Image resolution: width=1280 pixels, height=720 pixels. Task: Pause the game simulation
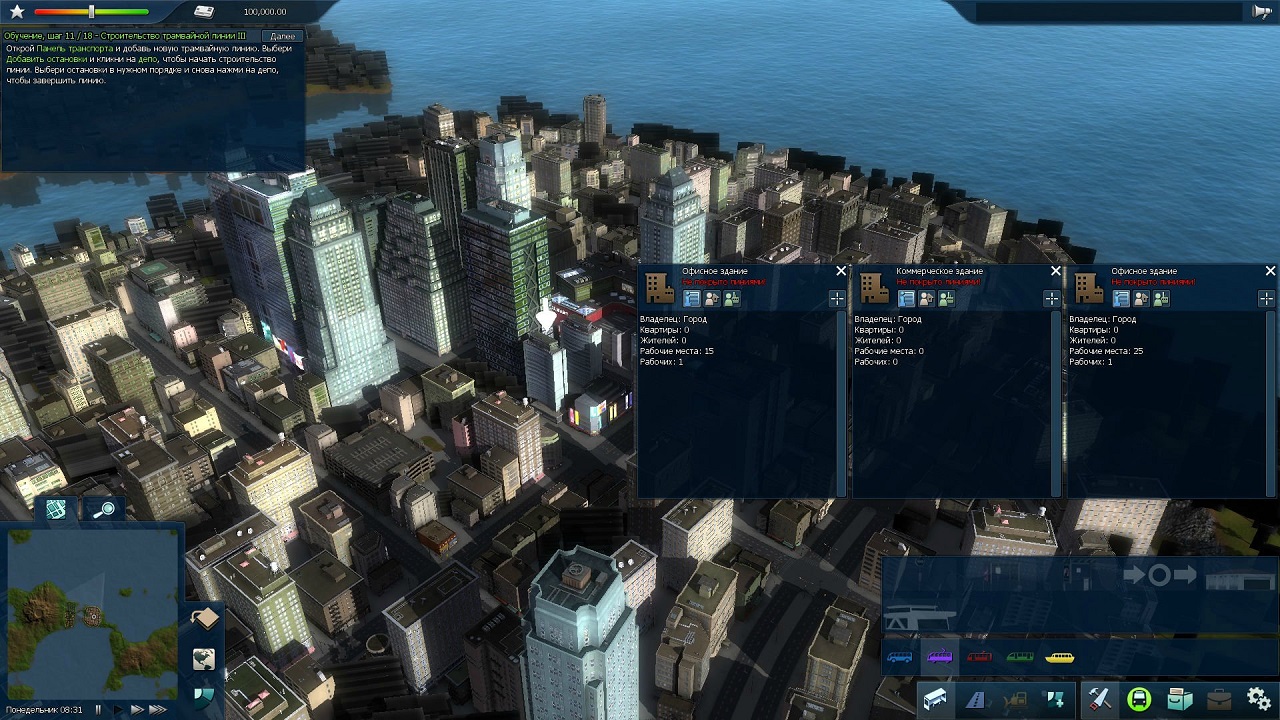click(x=98, y=709)
